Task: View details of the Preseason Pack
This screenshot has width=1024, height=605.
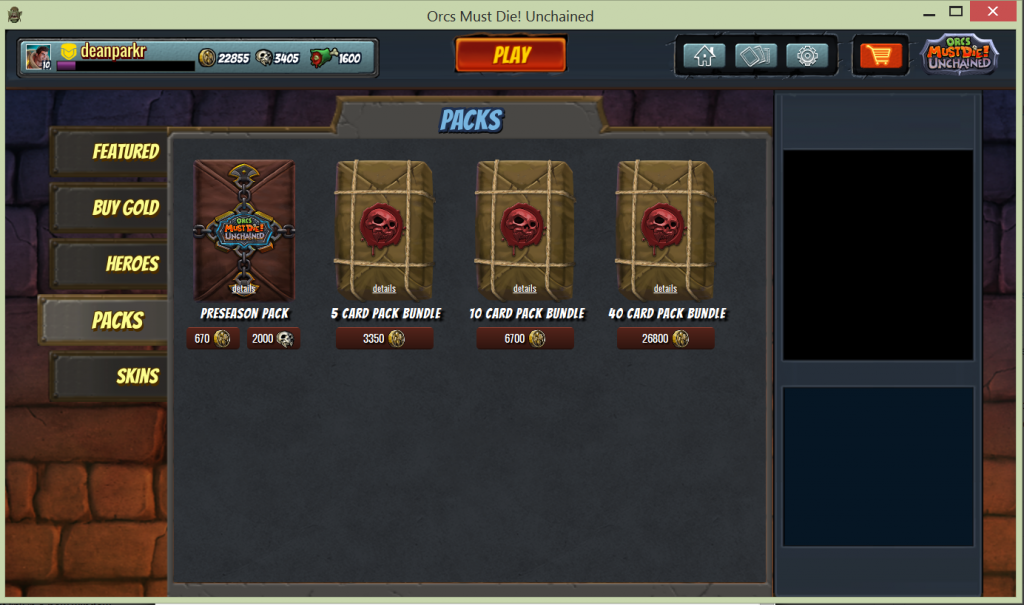Action: coord(244,289)
